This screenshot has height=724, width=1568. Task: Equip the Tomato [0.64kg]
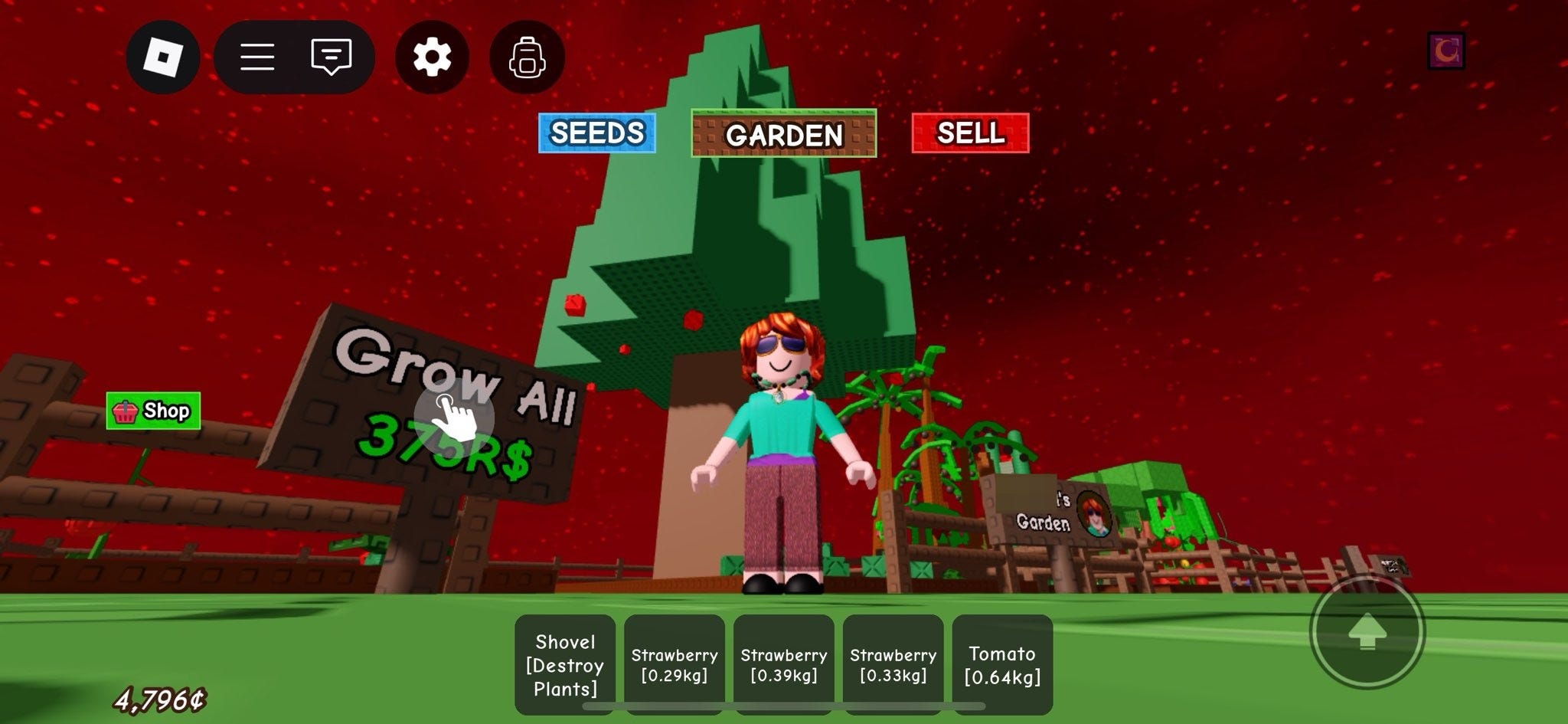(x=1001, y=662)
